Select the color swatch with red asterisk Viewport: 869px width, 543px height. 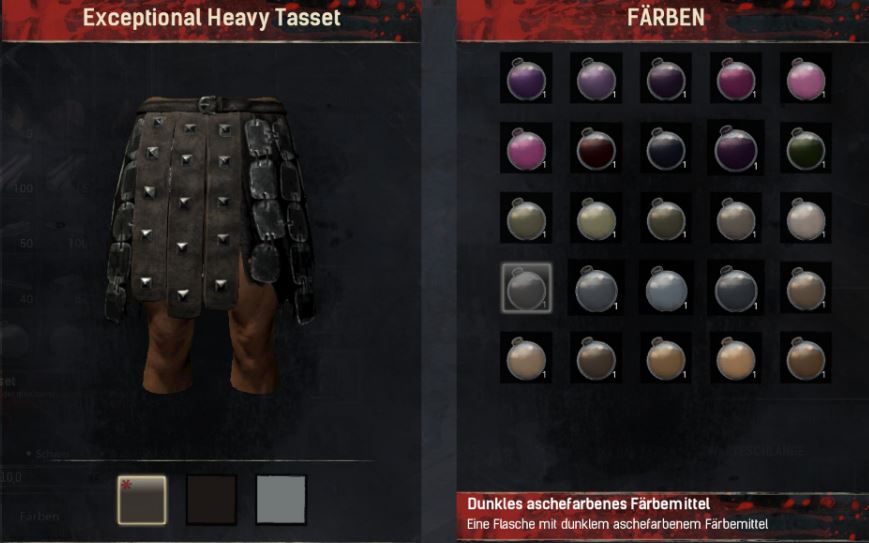[x=142, y=499]
